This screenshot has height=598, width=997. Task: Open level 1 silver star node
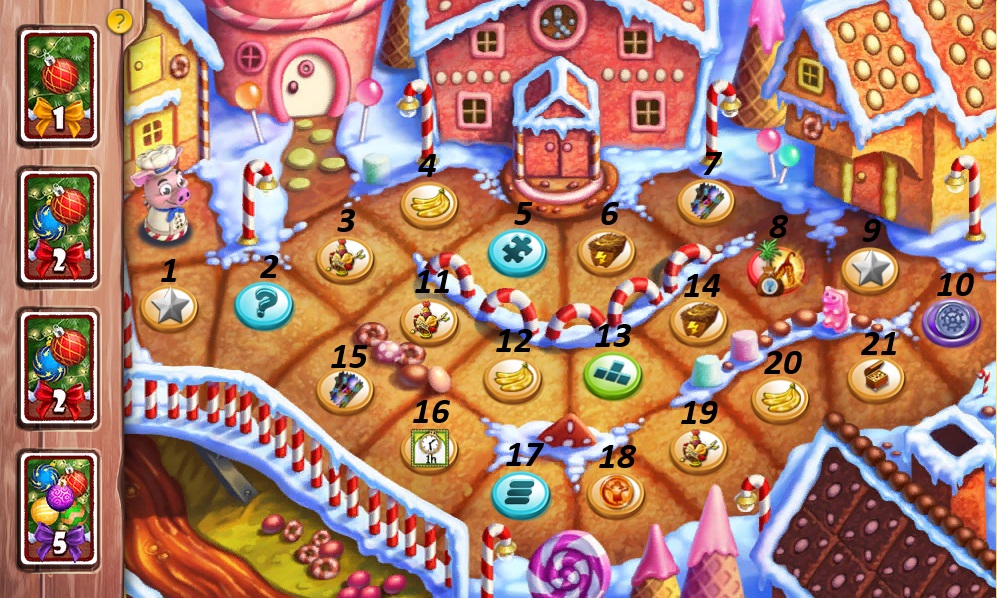169,308
